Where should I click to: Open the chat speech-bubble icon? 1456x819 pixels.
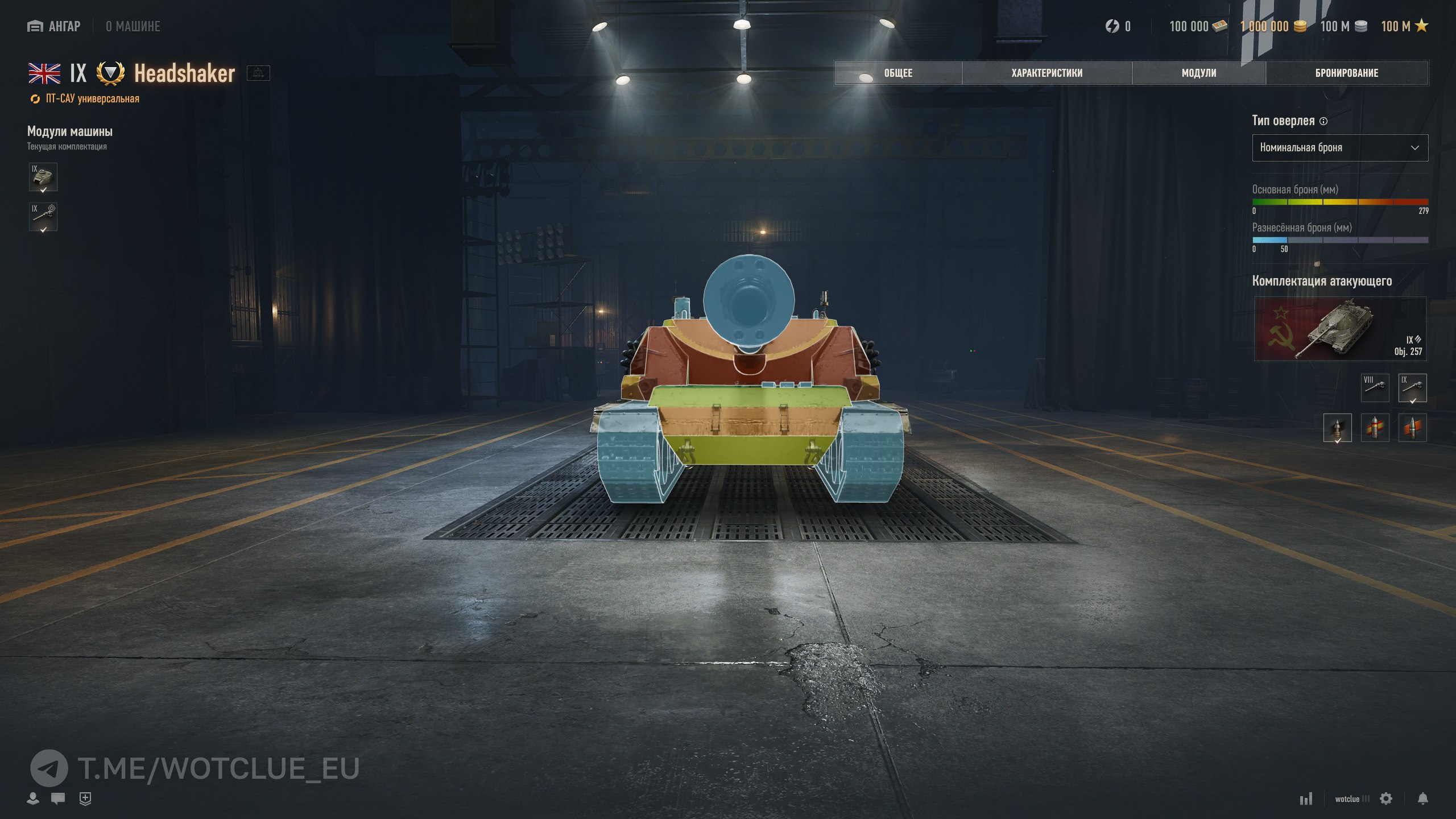[57, 799]
